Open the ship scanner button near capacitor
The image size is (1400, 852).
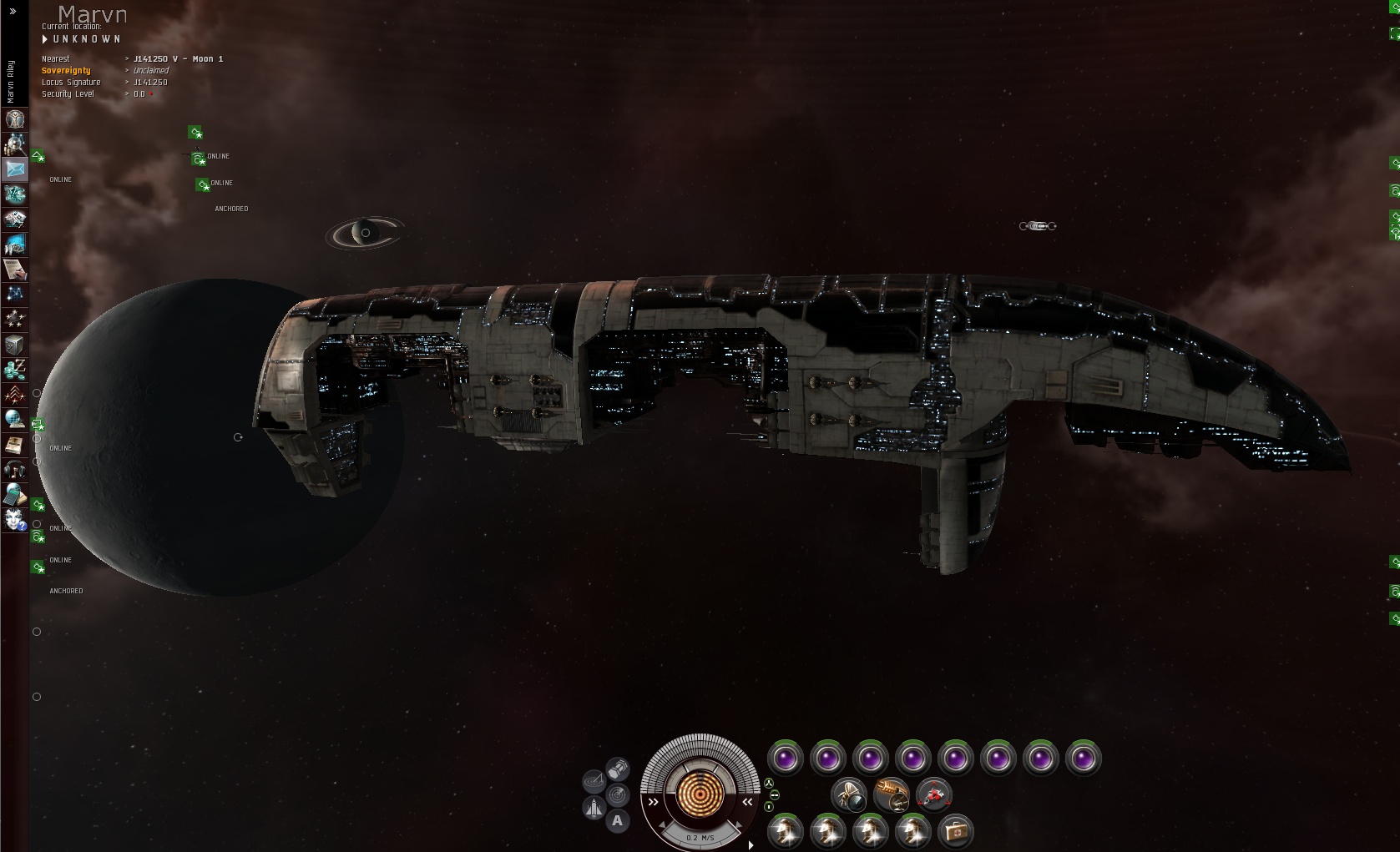click(618, 794)
